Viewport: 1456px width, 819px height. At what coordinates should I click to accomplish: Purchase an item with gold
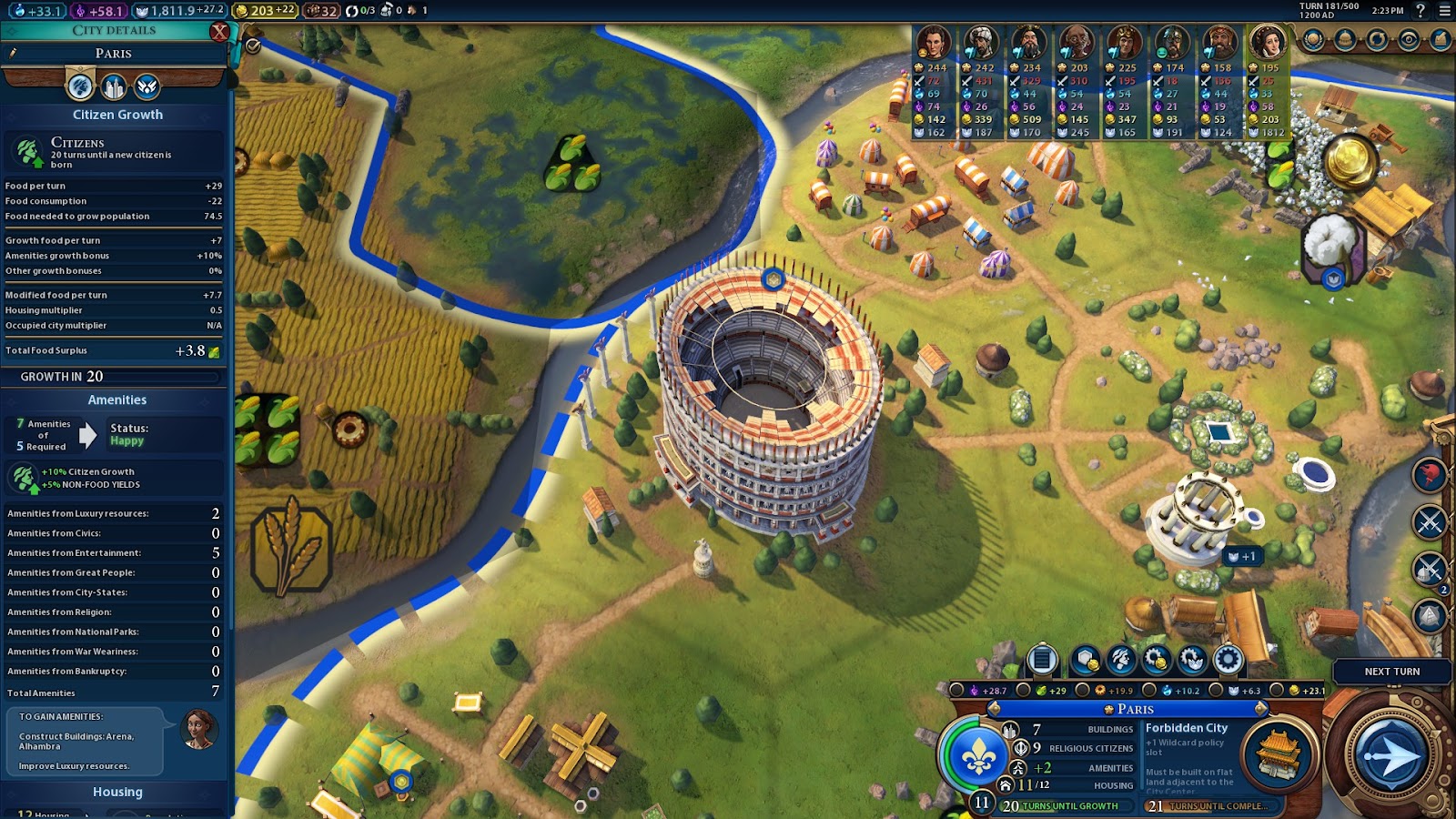1156,660
